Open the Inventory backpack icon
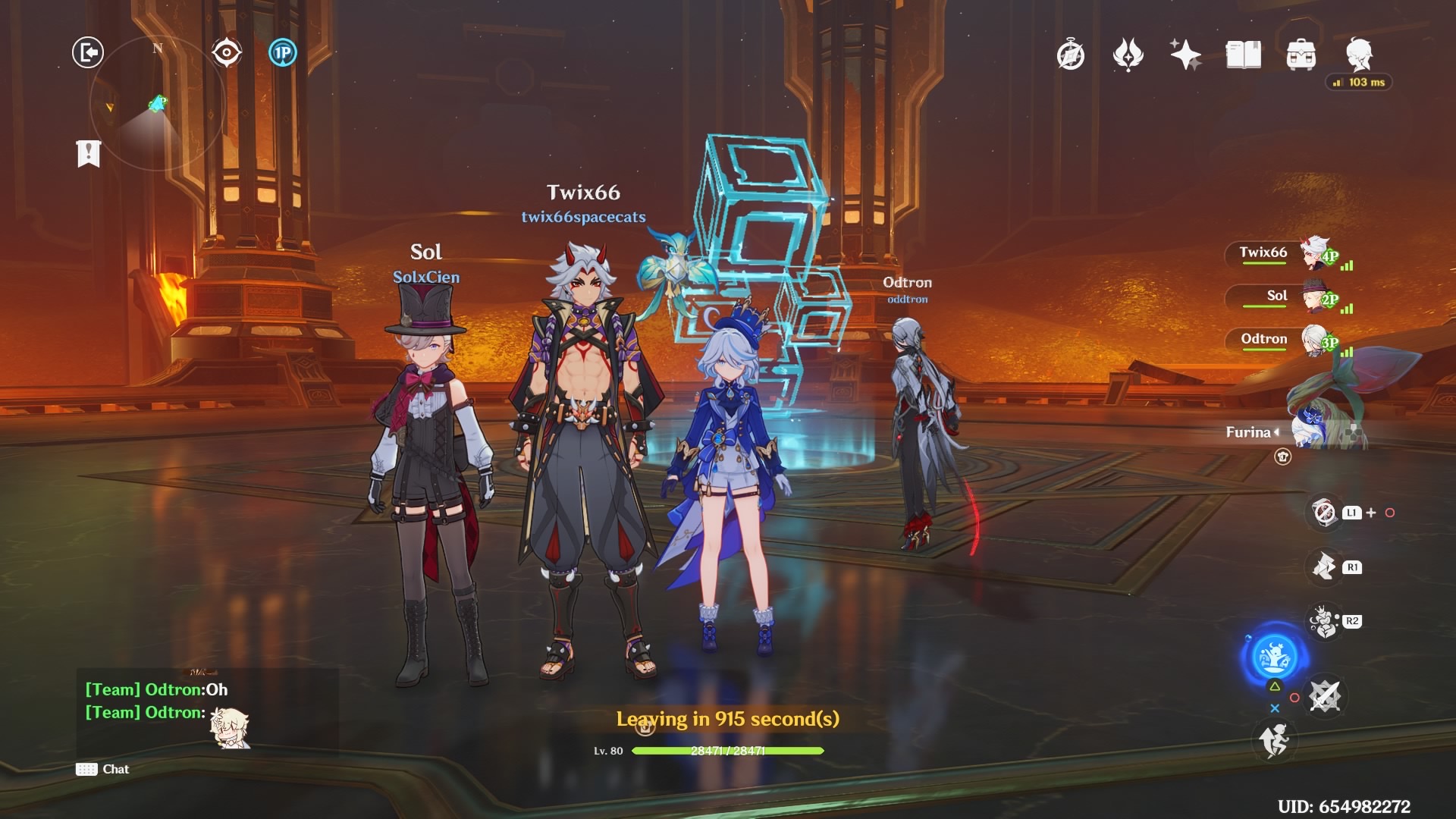 point(1301,53)
